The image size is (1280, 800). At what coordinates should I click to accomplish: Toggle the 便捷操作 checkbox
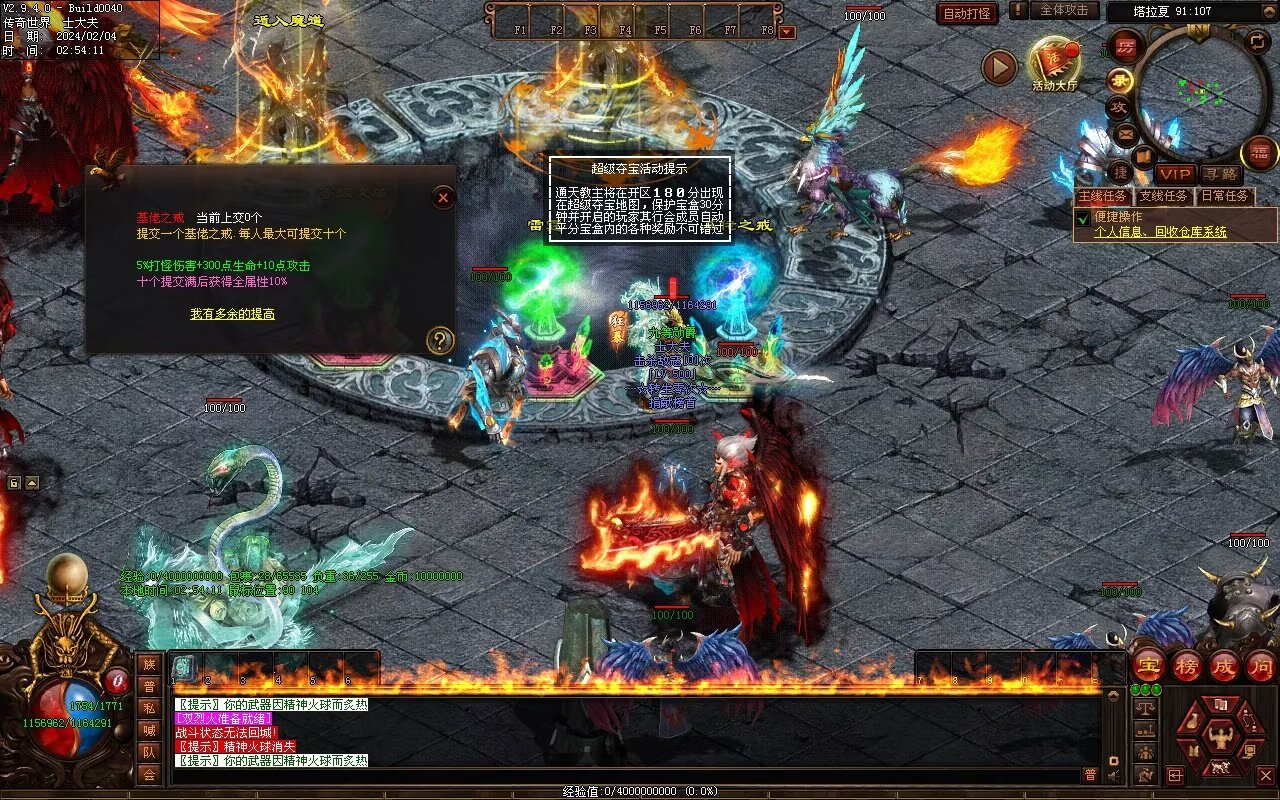(1082, 218)
